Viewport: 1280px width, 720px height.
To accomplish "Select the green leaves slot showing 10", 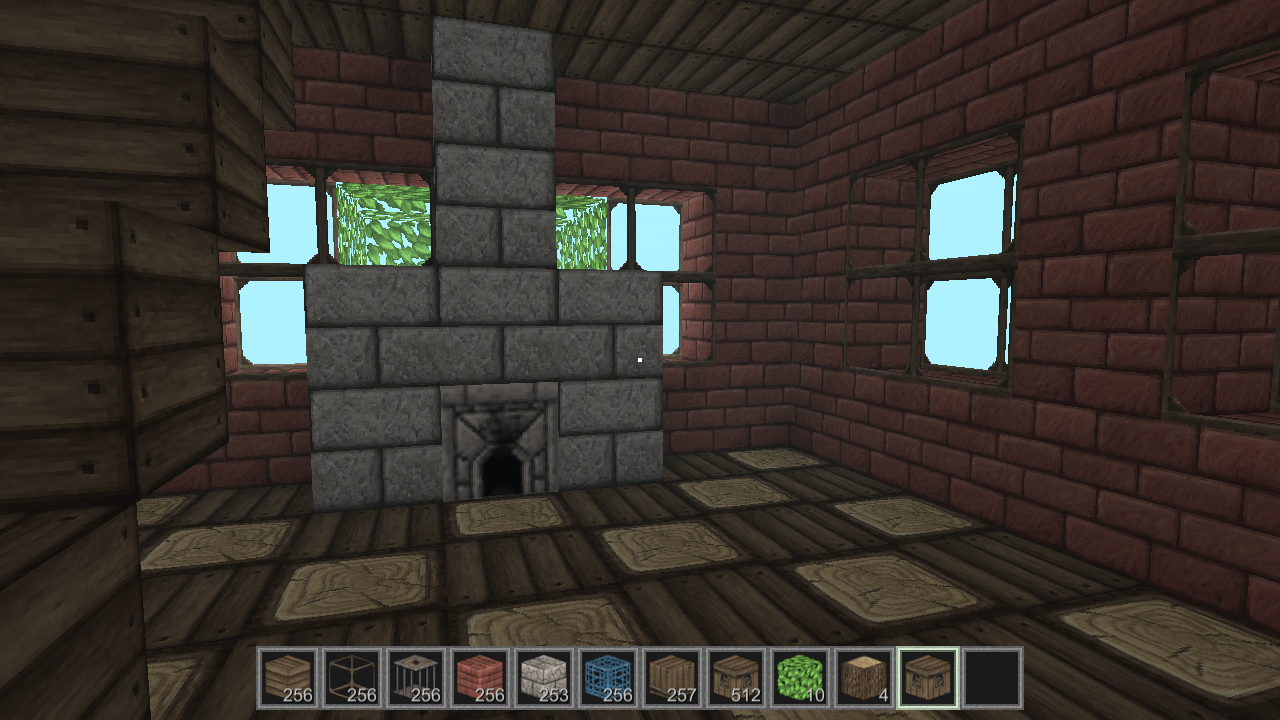I will tap(800, 680).
